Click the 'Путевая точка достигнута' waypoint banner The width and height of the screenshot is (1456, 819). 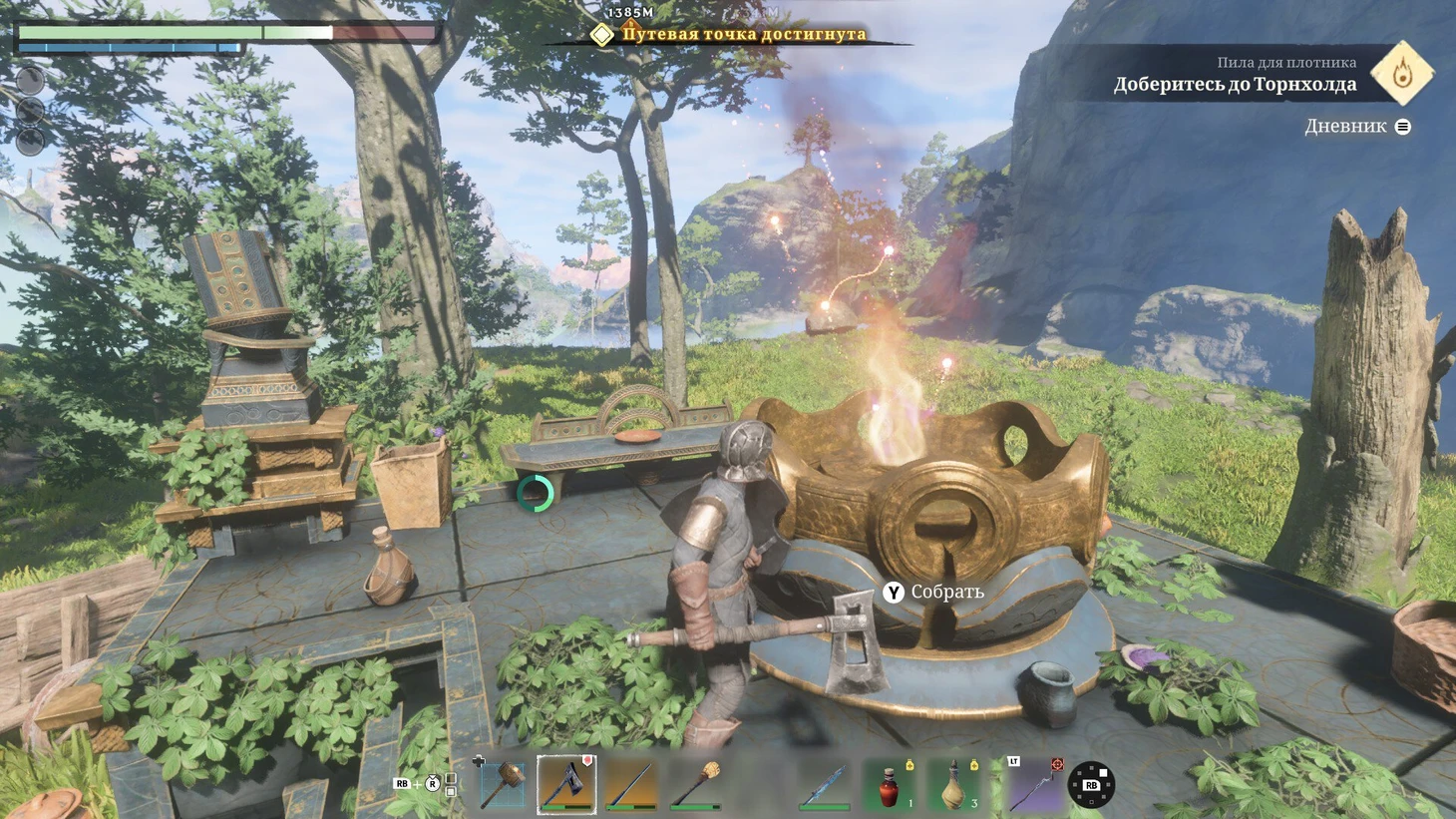click(x=743, y=35)
